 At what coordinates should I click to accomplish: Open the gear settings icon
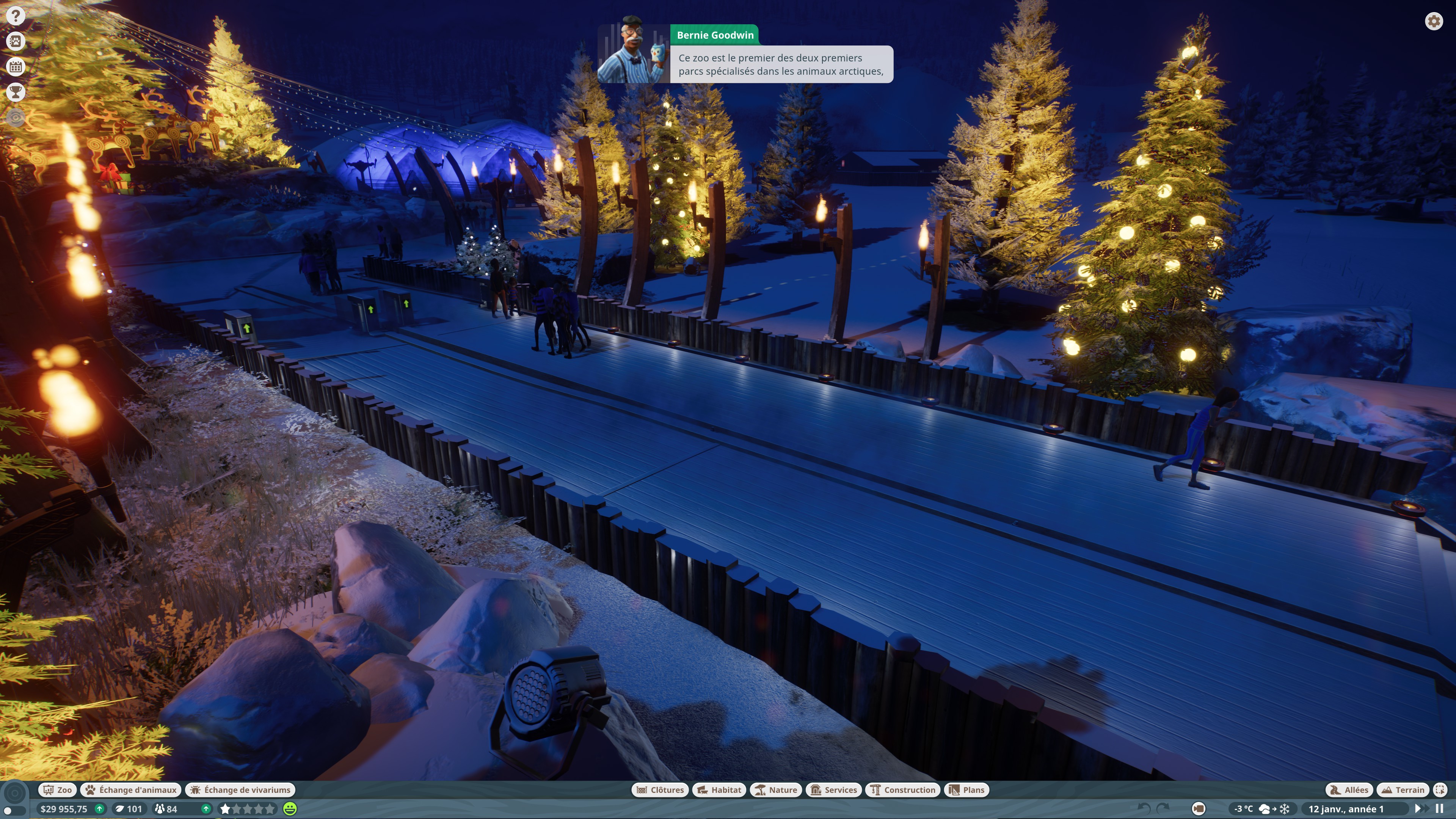click(1433, 22)
